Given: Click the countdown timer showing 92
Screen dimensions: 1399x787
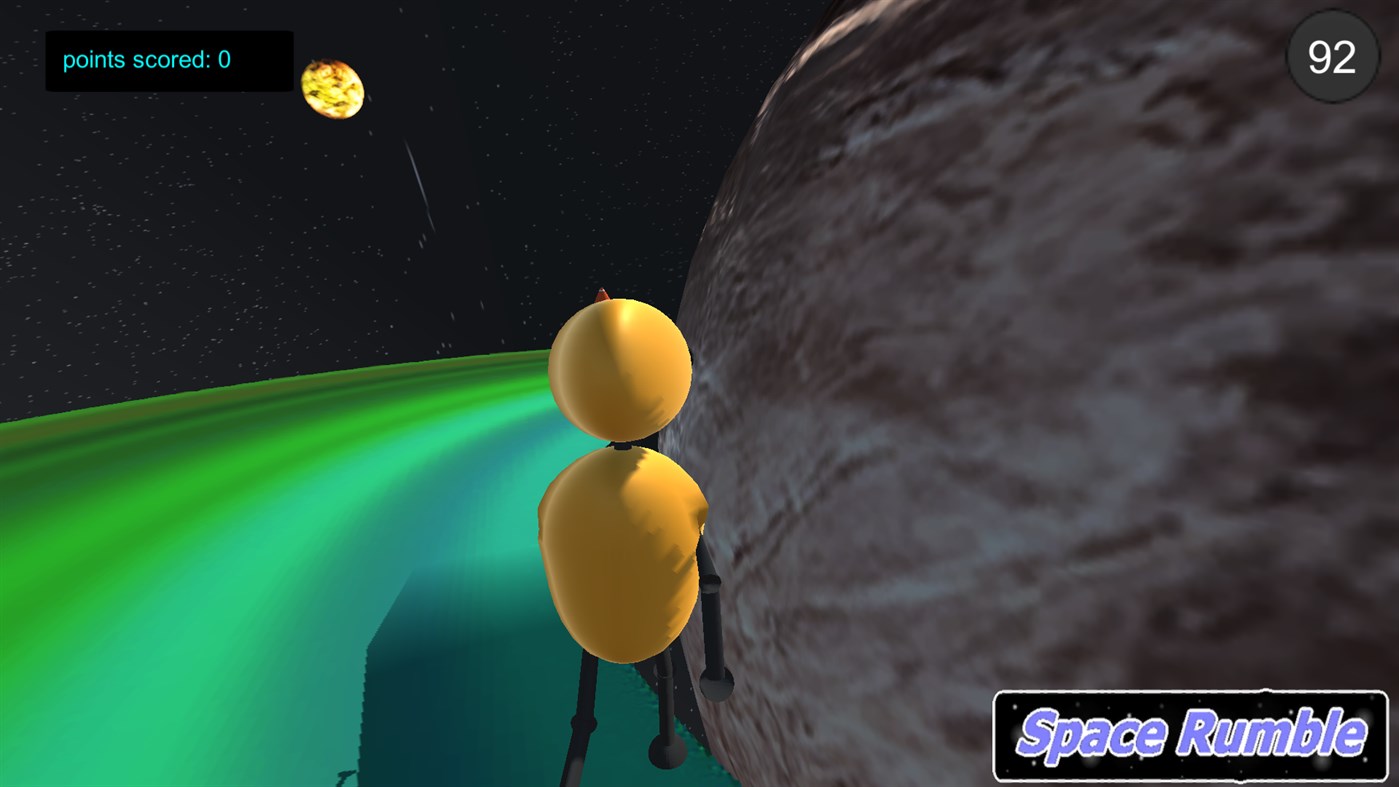Looking at the screenshot, I should (1330, 57).
